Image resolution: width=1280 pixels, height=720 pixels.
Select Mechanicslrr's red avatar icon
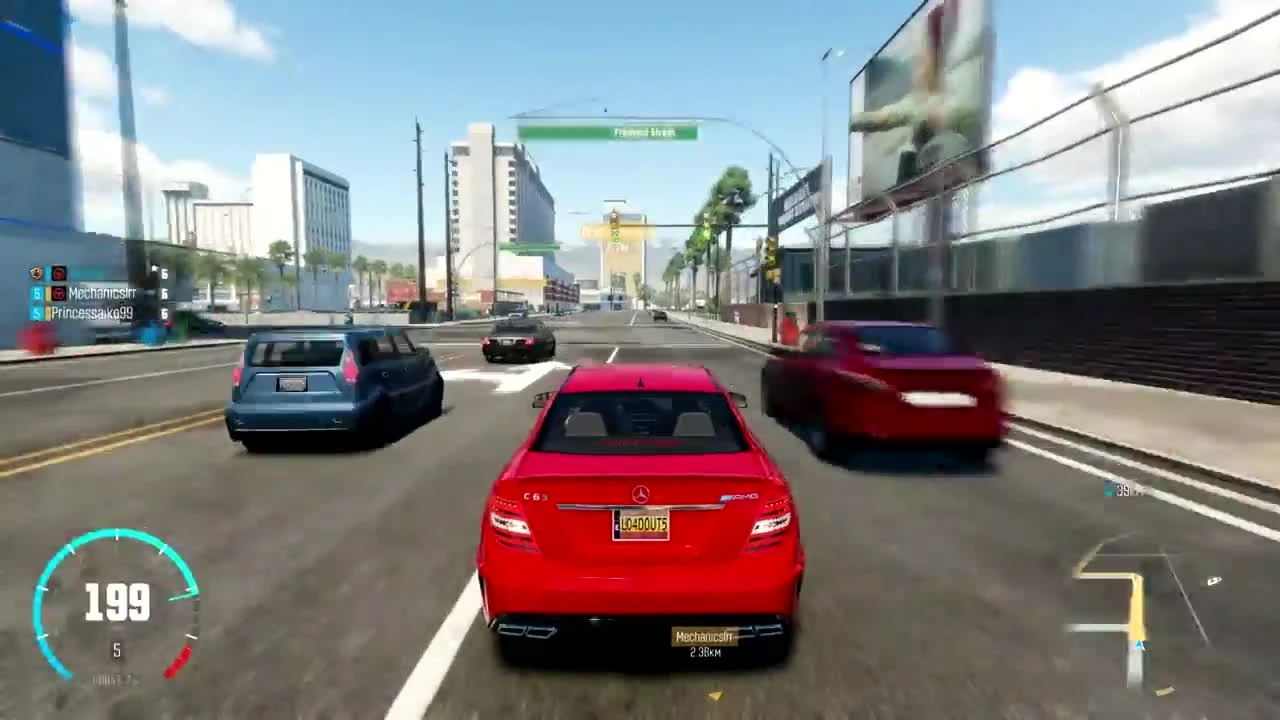pyautogui.click(x=59, y=294)
